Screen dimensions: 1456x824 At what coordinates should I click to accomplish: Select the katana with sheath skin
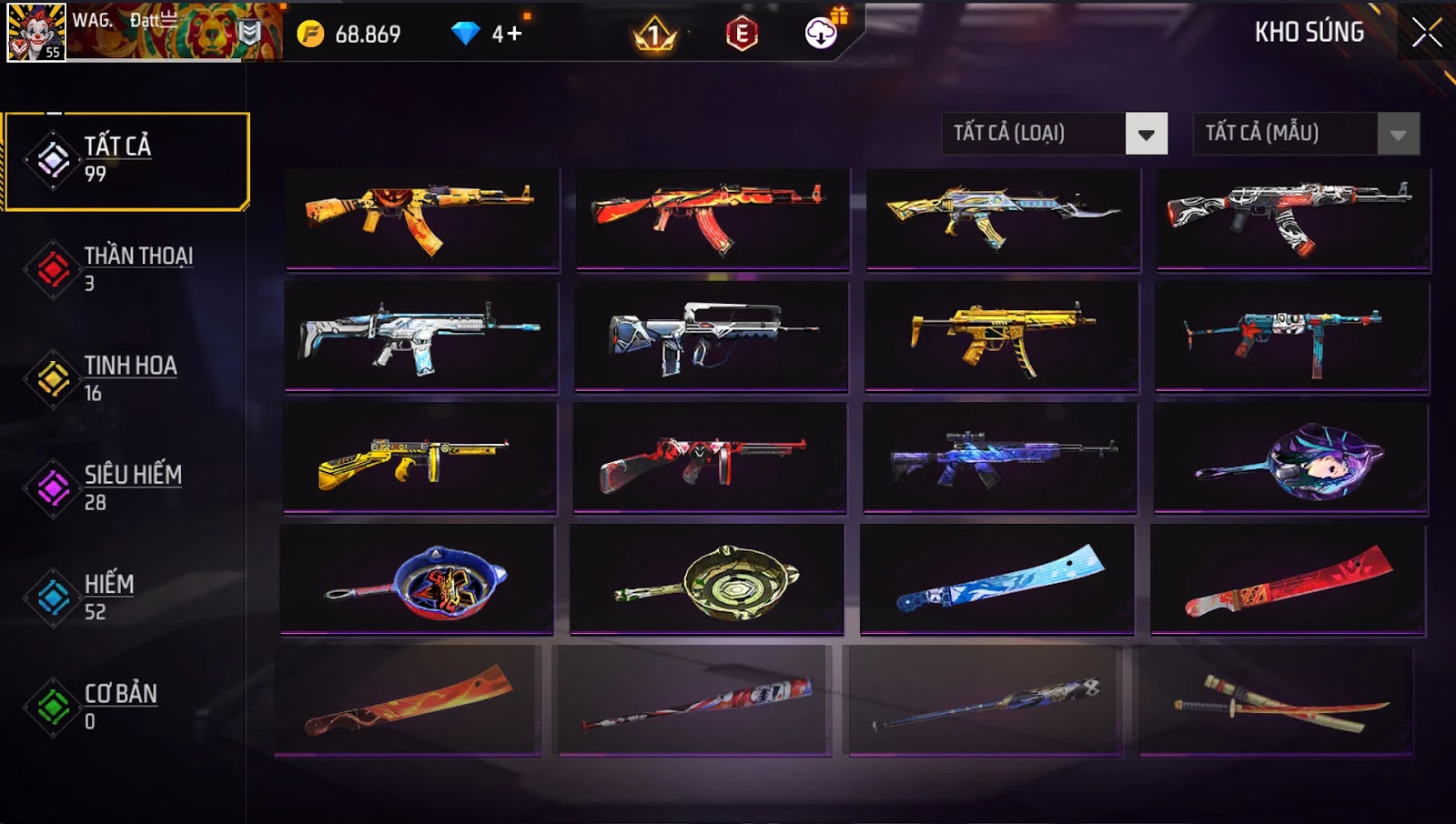pos(1276,701)
